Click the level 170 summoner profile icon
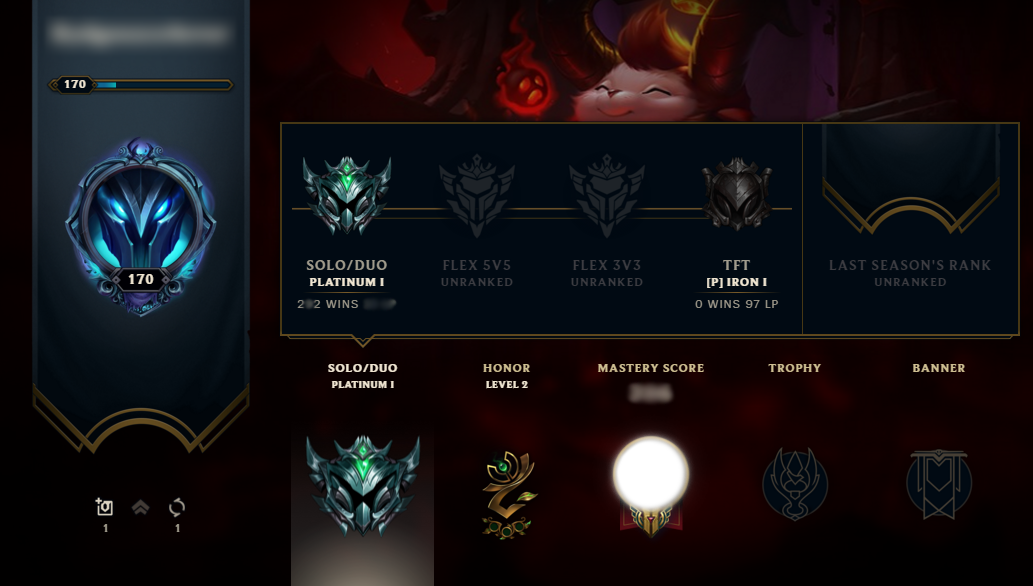The width and height of the screenshot is (1033, 586). point(140,226)
